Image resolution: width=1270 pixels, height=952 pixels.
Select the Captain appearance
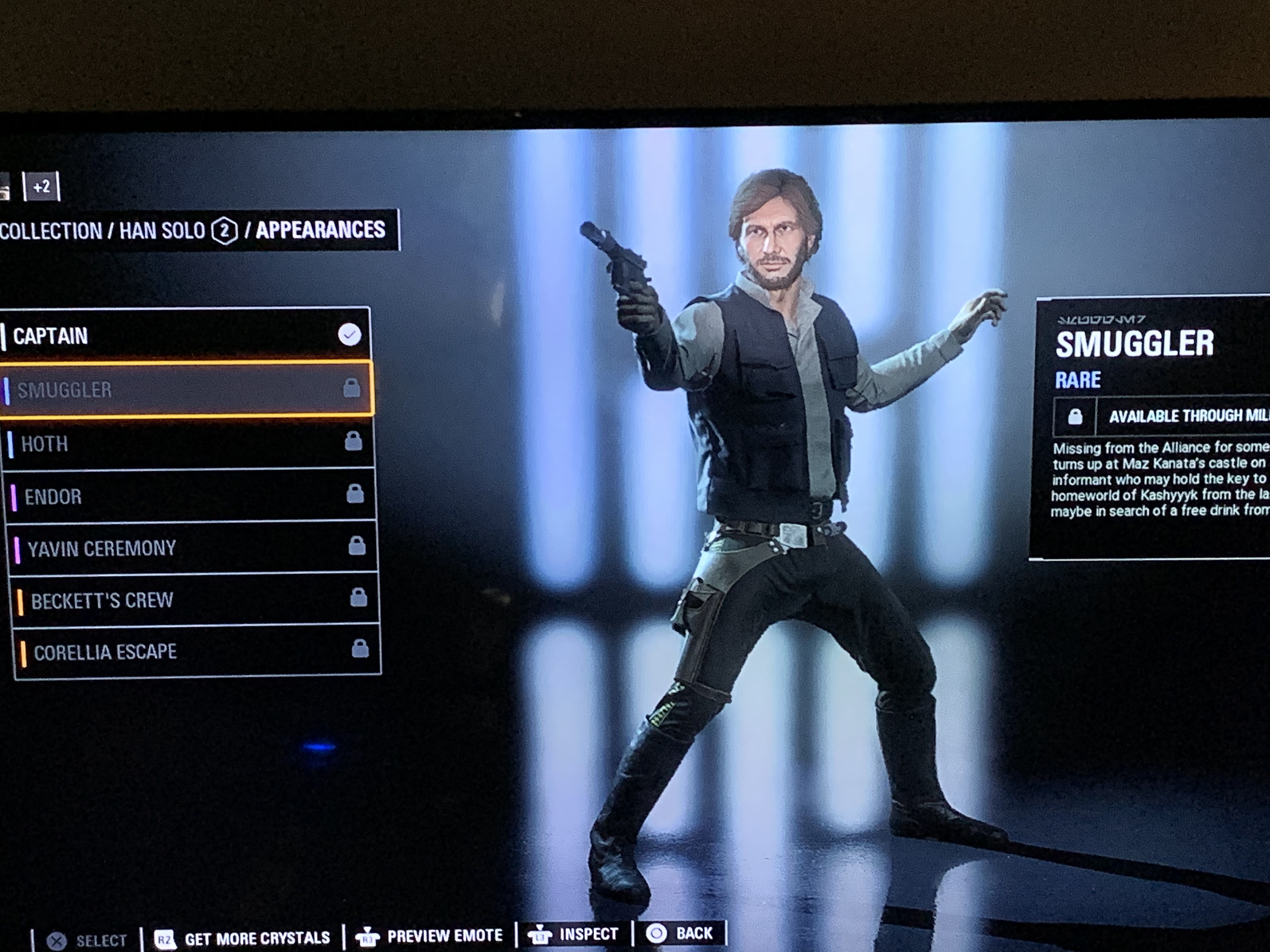(184, 336)
